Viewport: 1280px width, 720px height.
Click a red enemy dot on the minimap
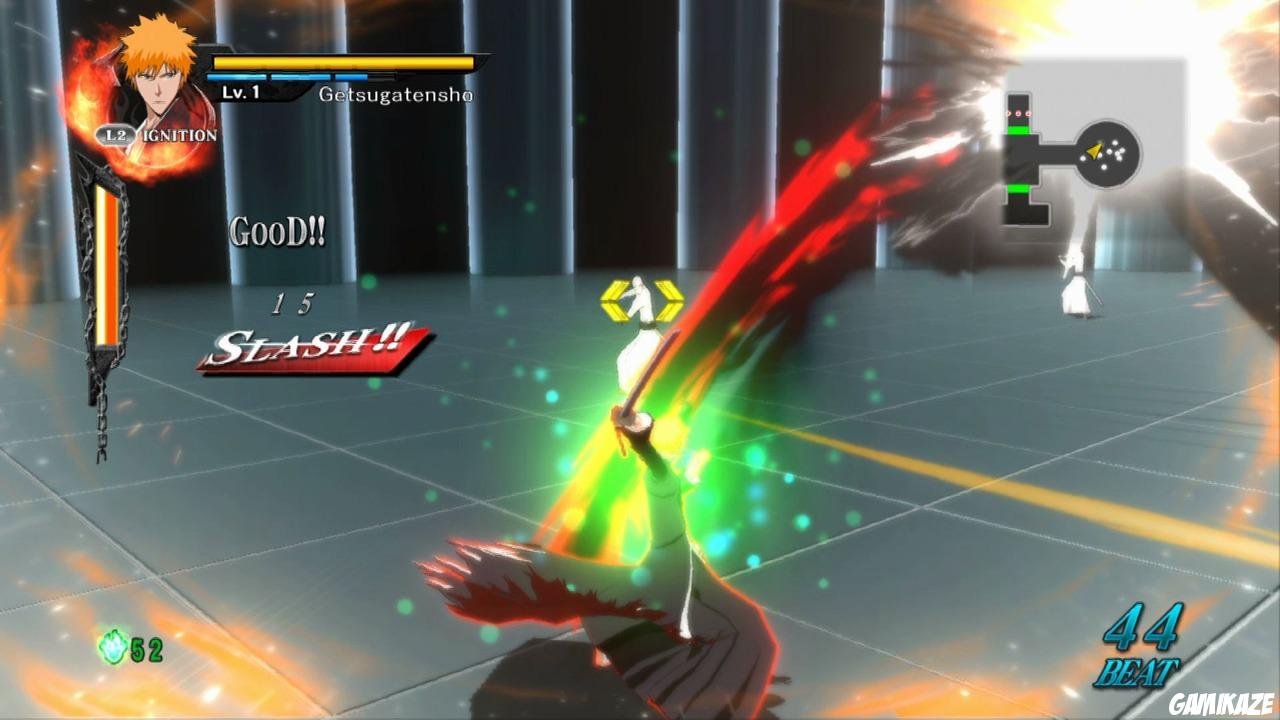1018,113
